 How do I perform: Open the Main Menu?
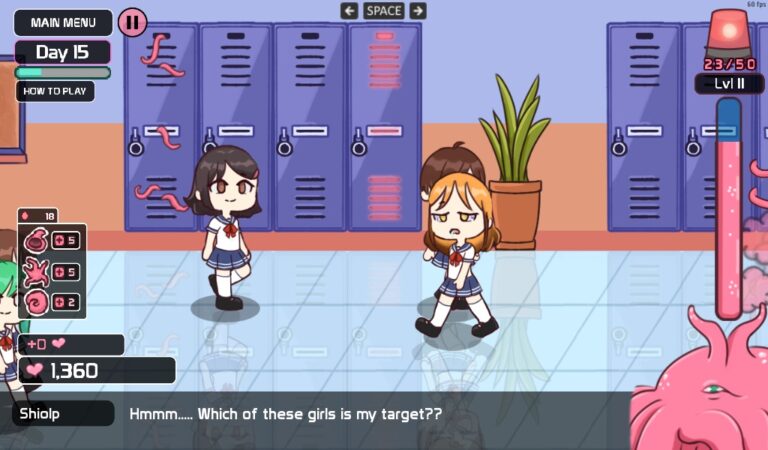[62, 22]
